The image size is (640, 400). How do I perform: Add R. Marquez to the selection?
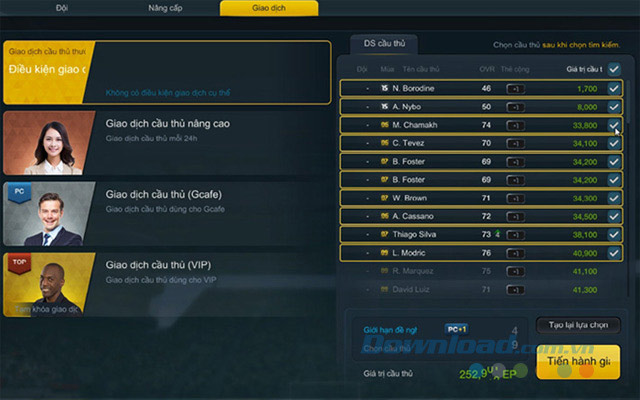coord(614,271)
